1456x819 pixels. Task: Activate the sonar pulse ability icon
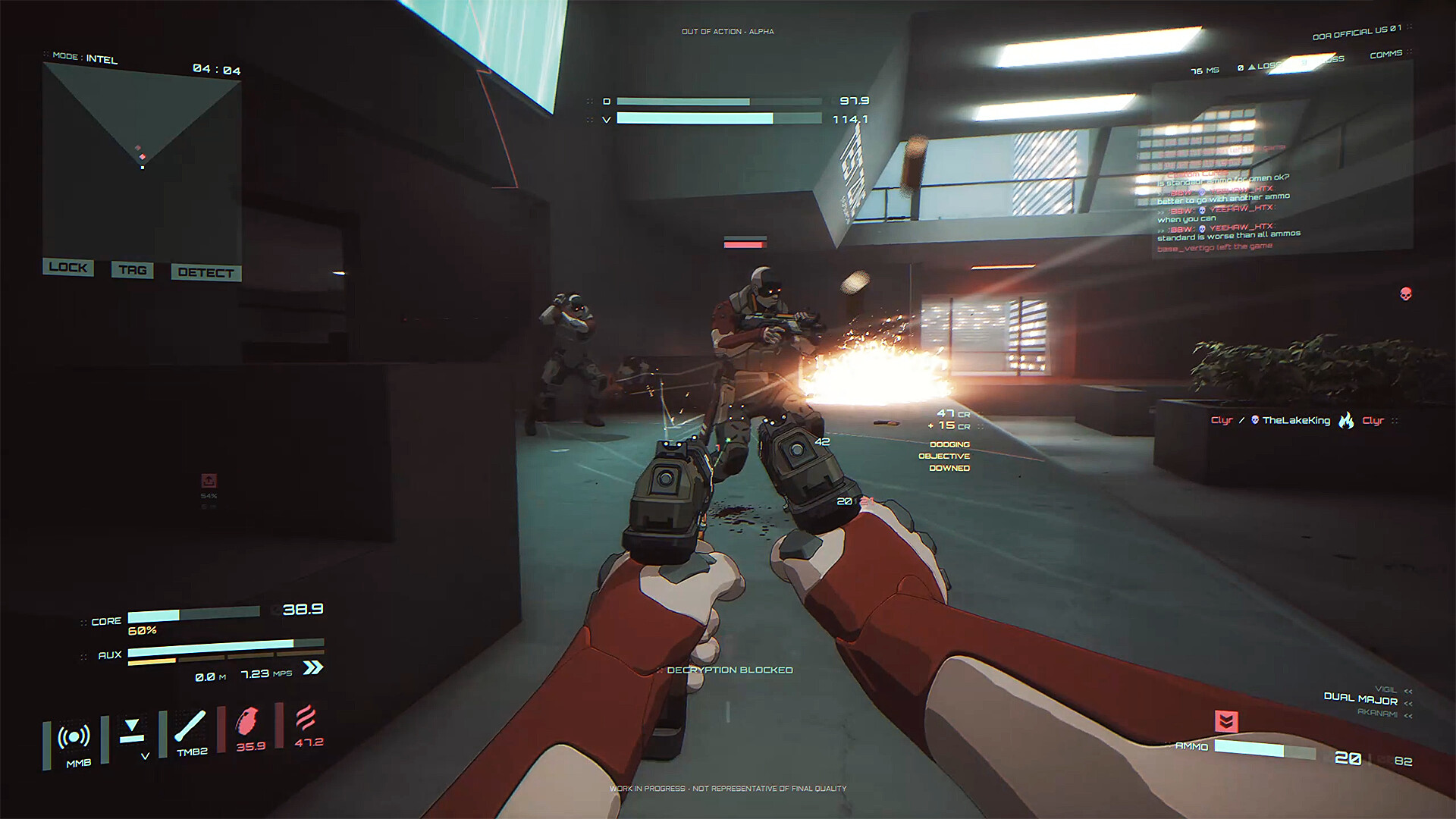[x=74, y=737]
